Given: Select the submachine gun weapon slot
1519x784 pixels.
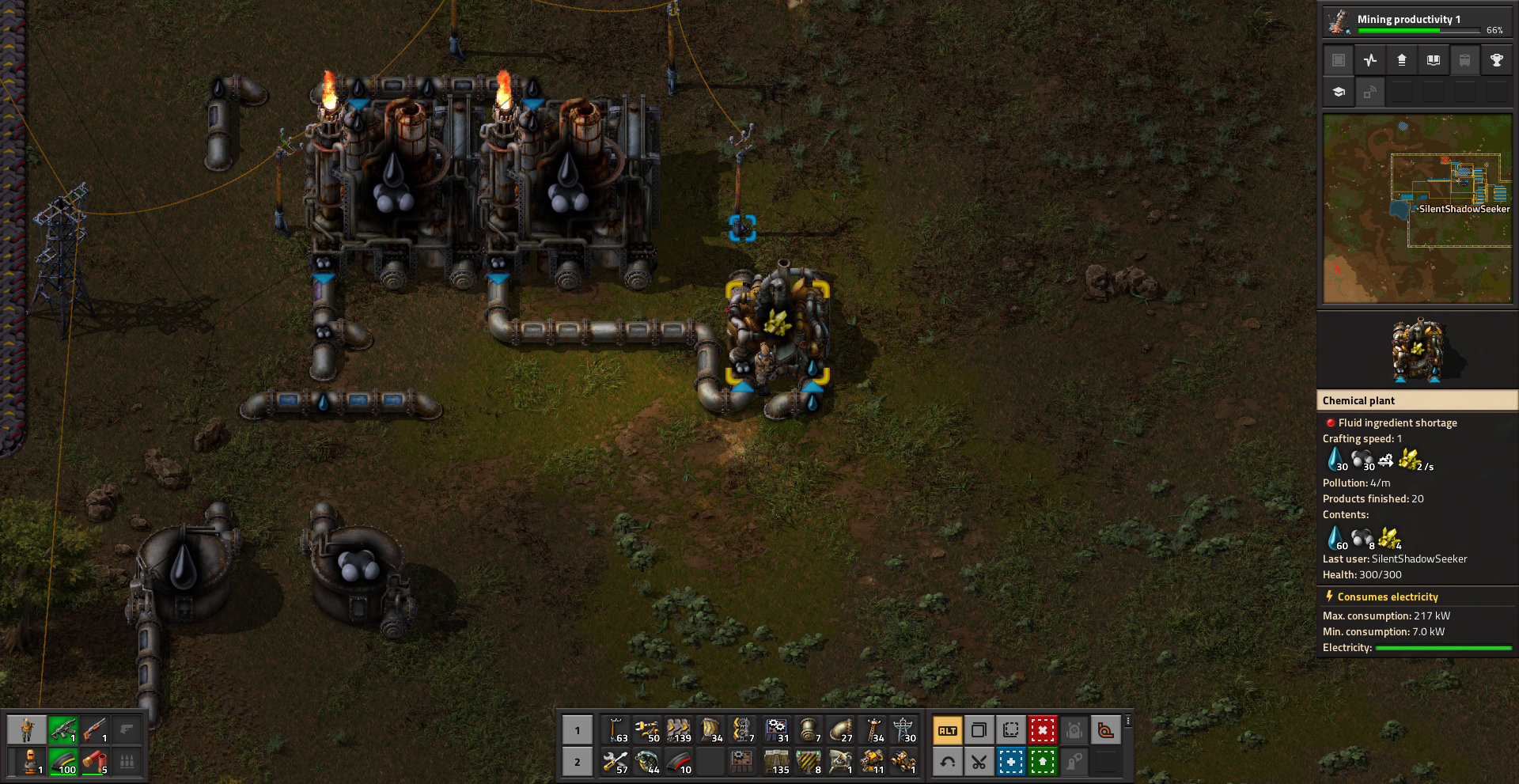Looking at the screenshot, I should [x=63, y=729].
